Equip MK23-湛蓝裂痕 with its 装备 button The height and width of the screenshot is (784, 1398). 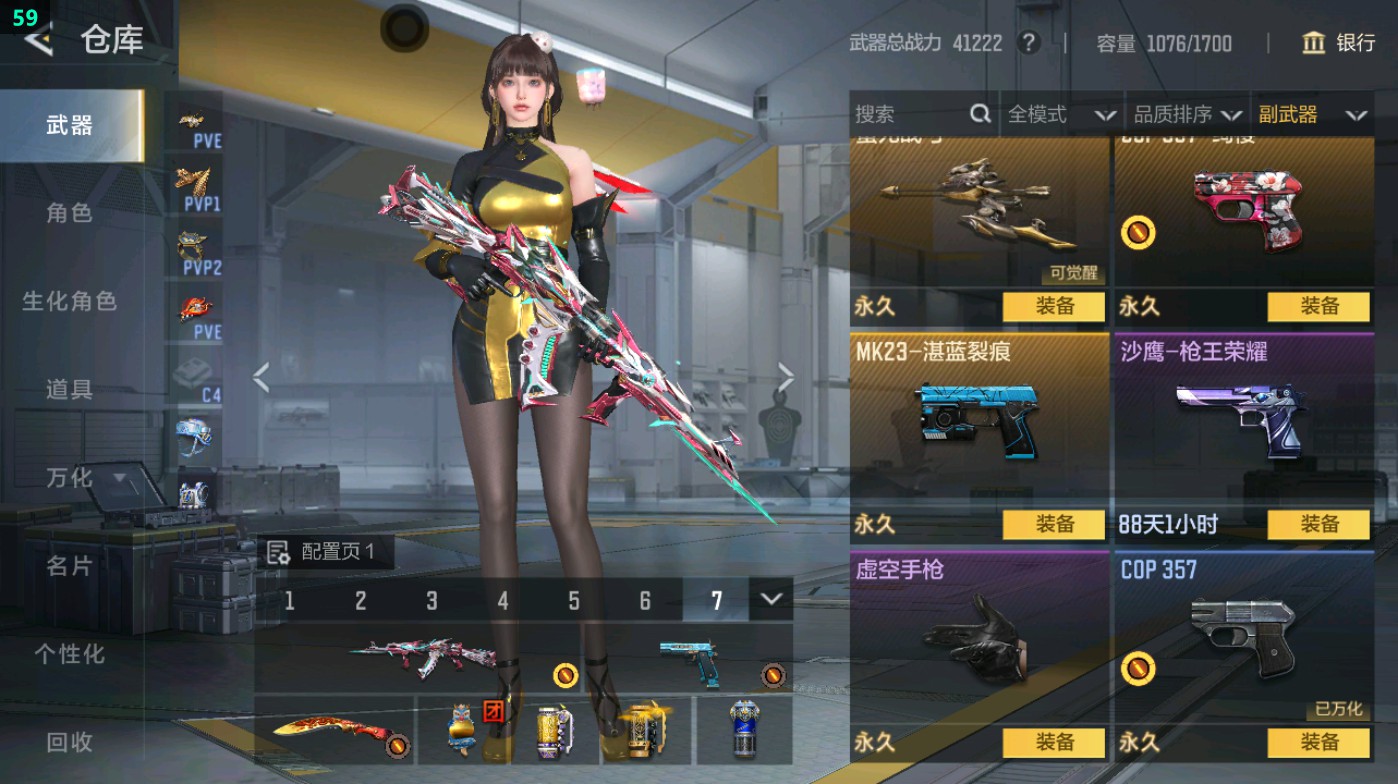(1052, 523)
